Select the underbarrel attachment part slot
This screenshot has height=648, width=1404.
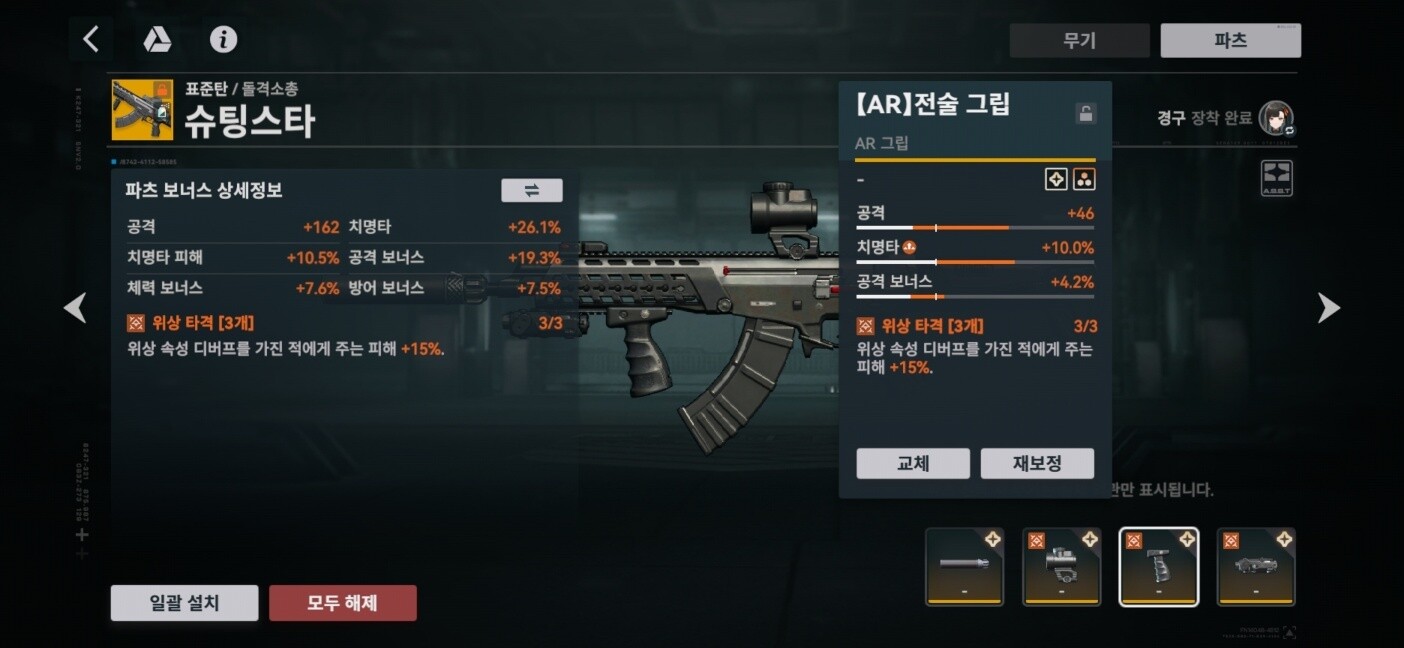coord(1255,566)
